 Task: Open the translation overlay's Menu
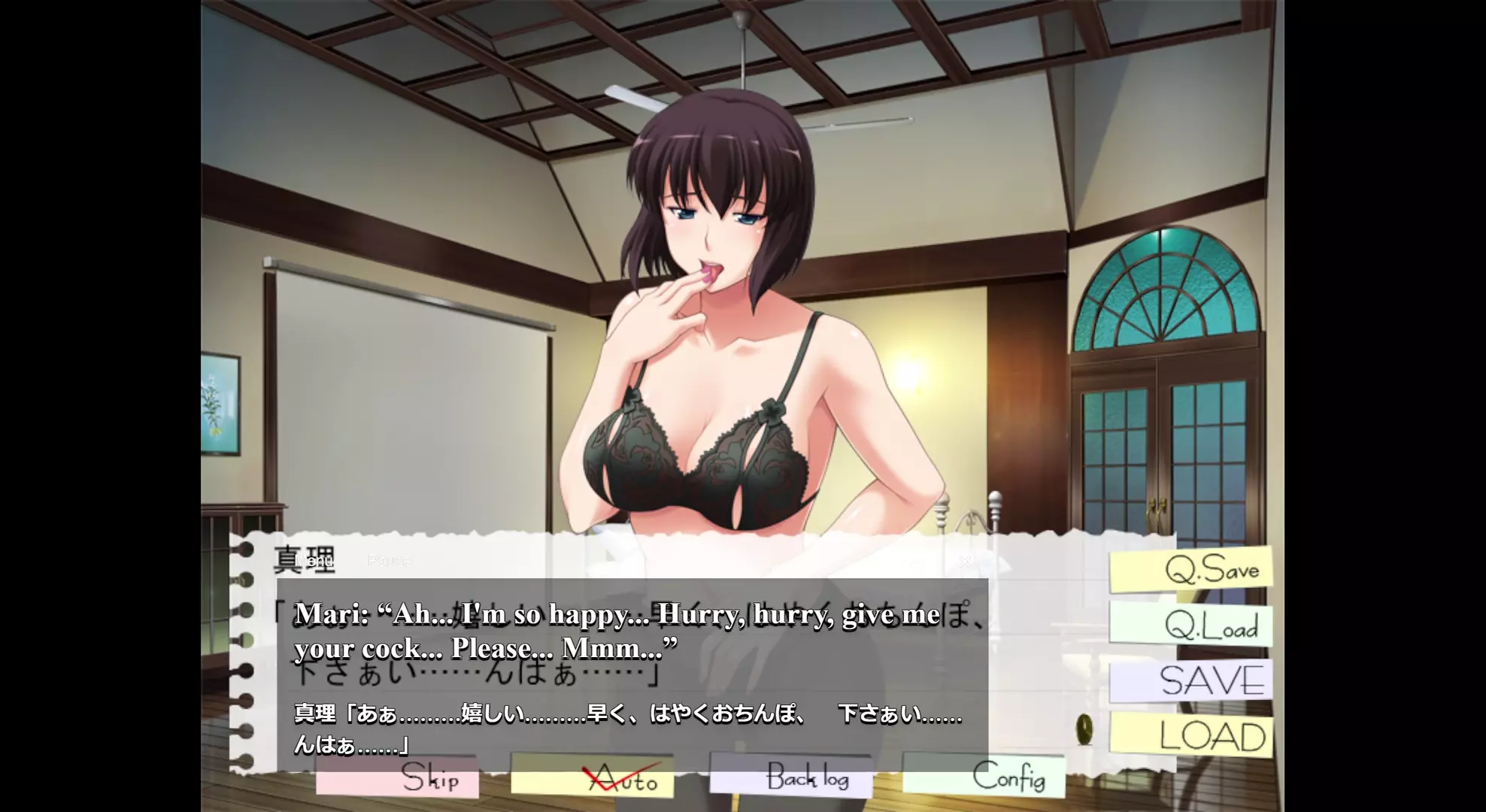click(x=314, y=561)
